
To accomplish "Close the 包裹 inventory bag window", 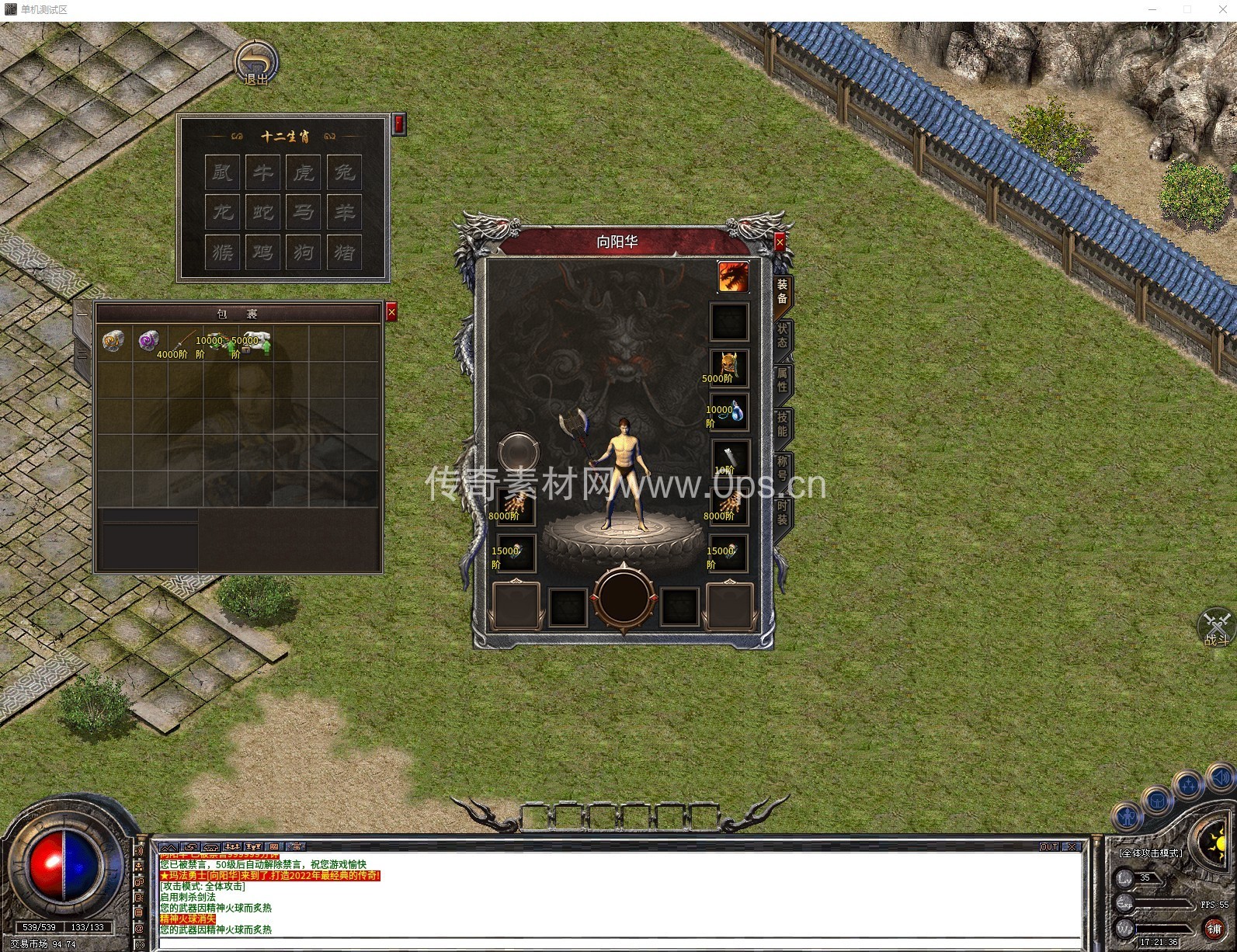I will click(x=391, y=312).
